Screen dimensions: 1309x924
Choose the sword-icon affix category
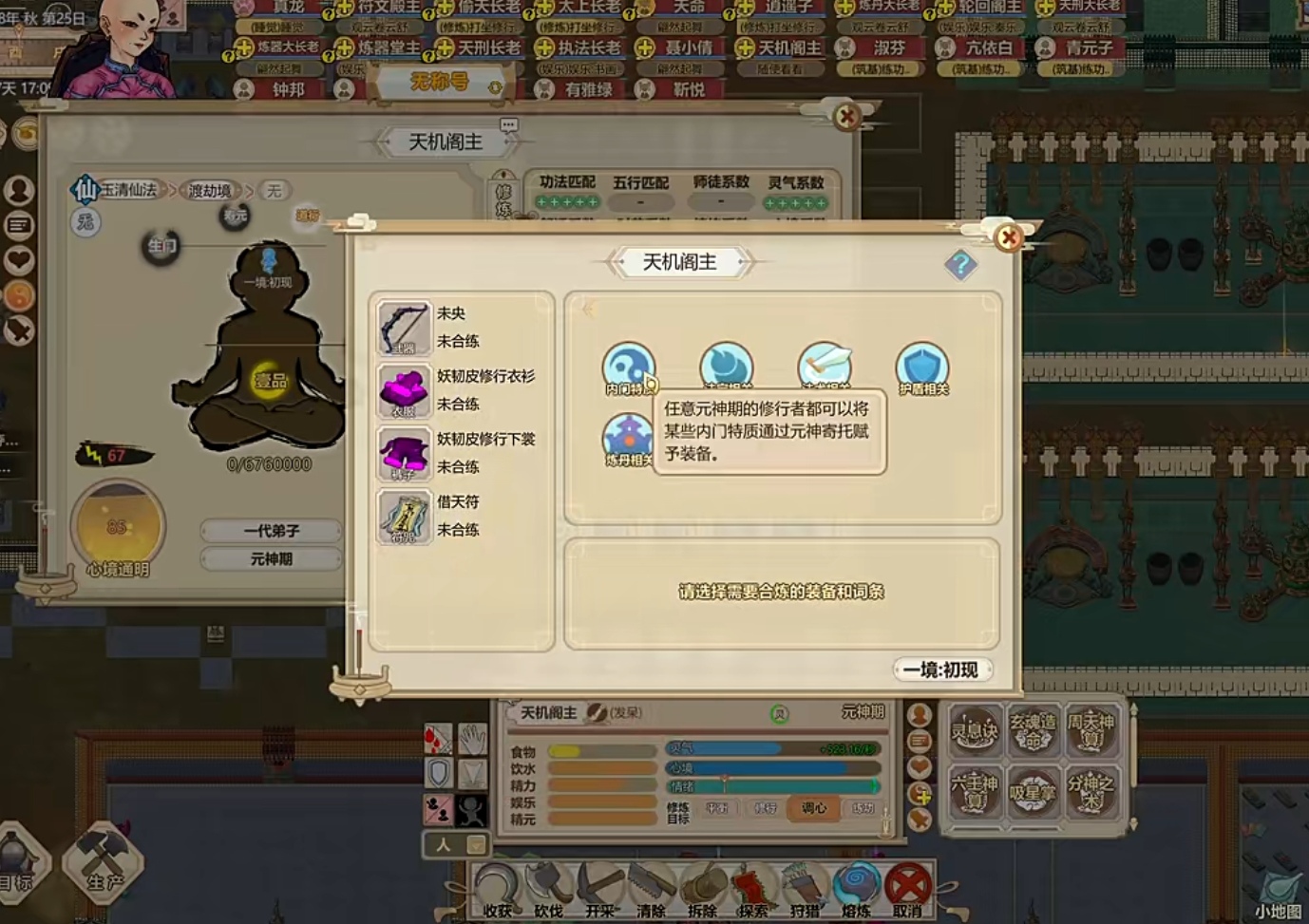tap(824, 368)
